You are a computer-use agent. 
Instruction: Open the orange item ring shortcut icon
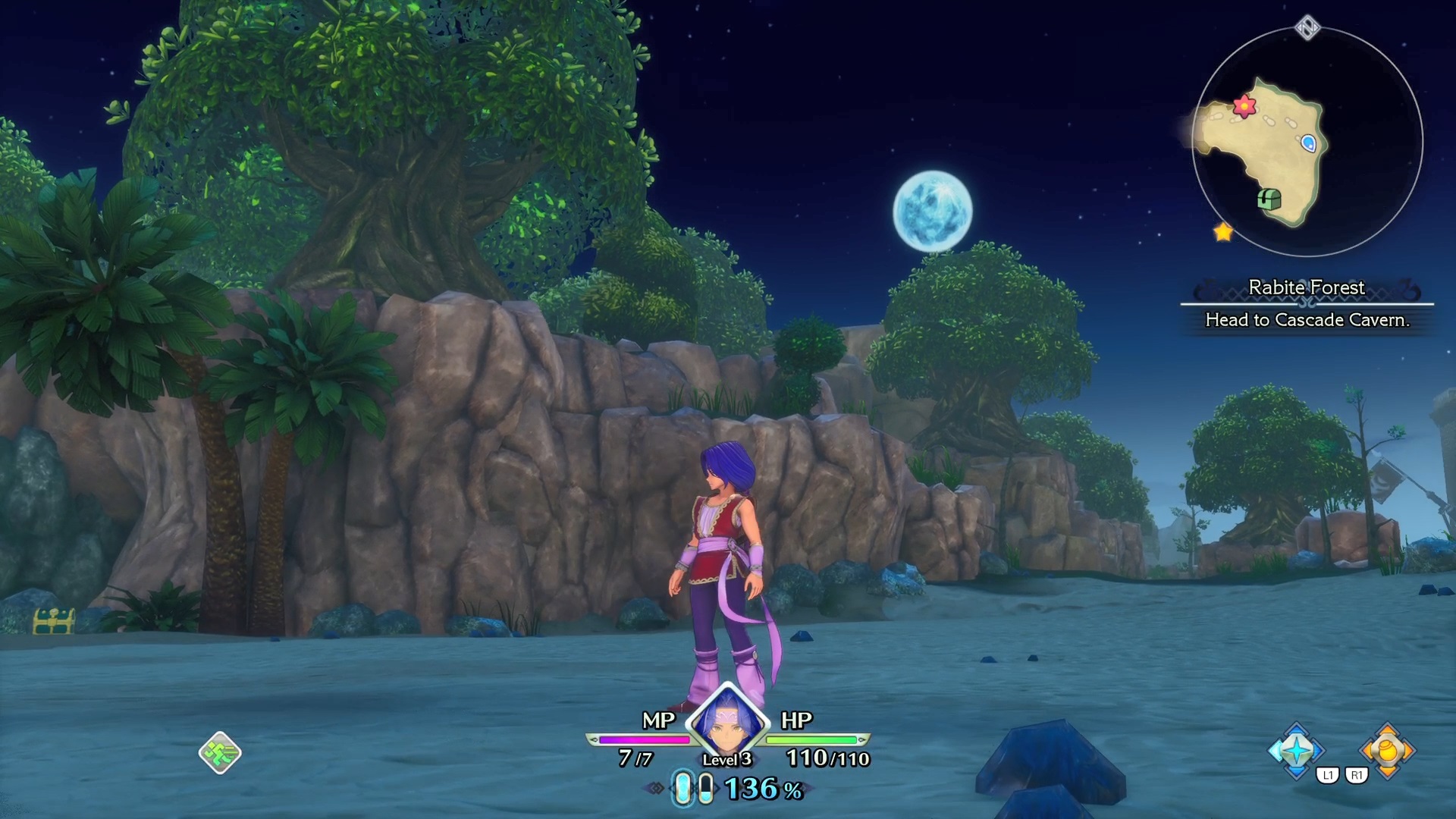[1387, 751]
